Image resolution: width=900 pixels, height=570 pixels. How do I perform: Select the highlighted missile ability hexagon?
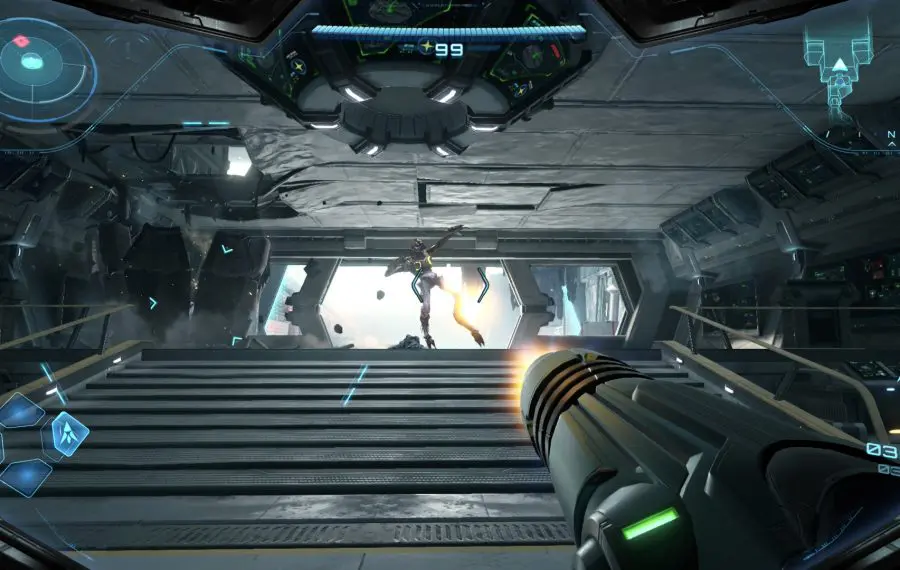pyautogui.click(x=68, y=434)
